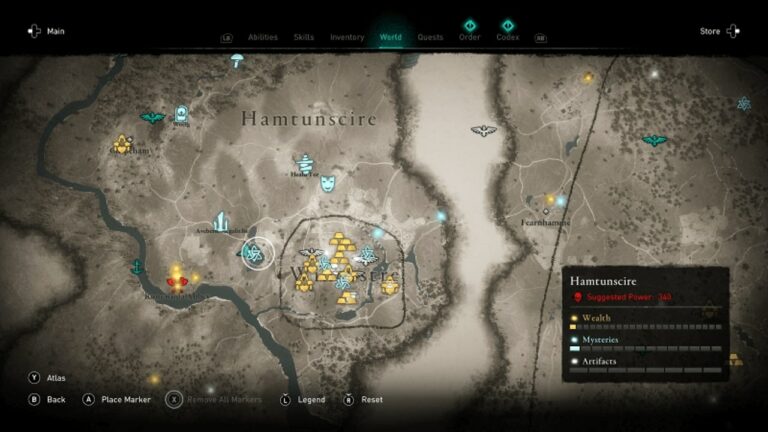Viewport: 768px width, 432px height.
Task: Select the World tab
Action: tap(391, 37)
